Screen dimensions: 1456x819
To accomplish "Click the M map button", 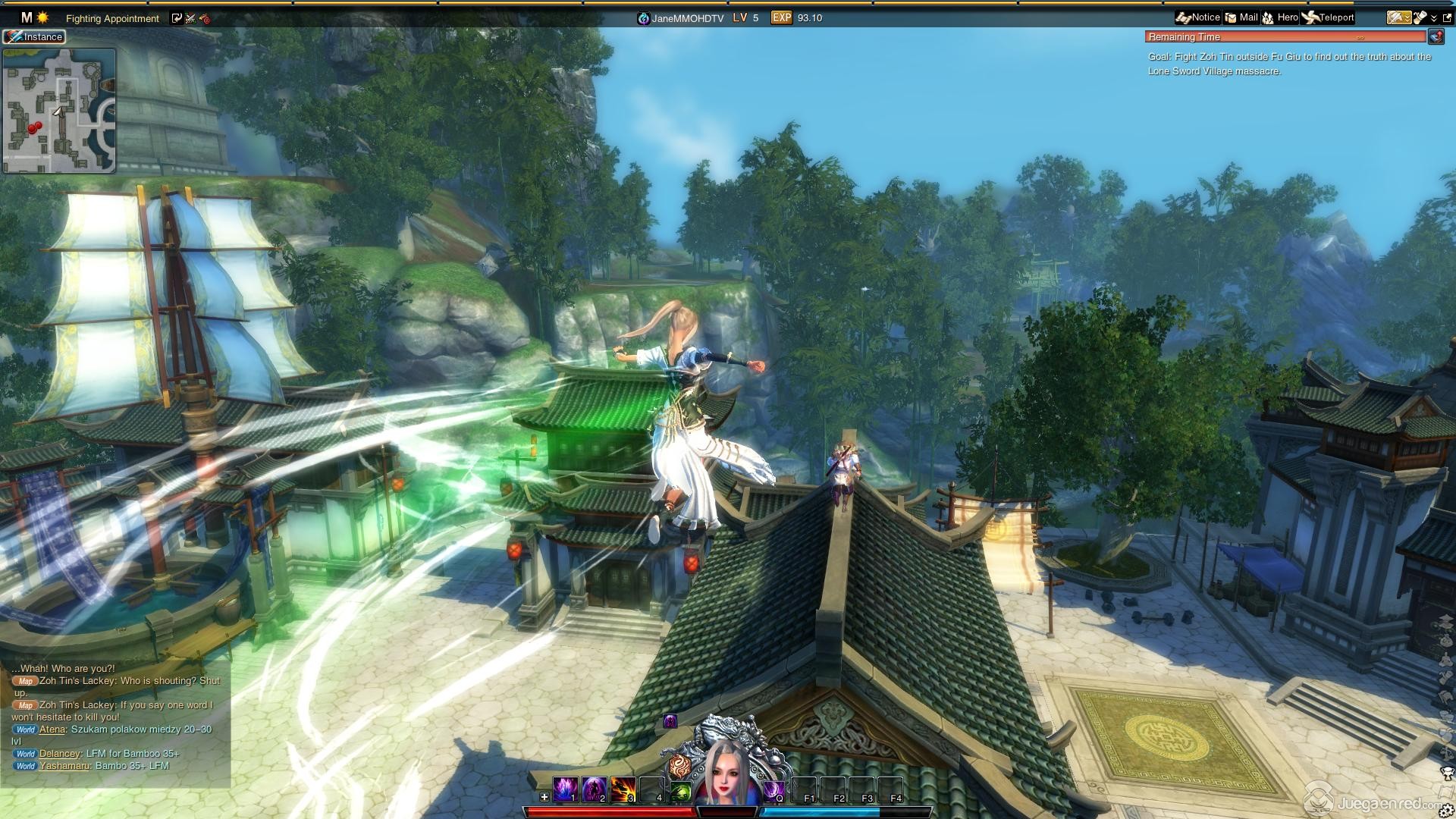I will pyautogui.click(x=27, y=17).
